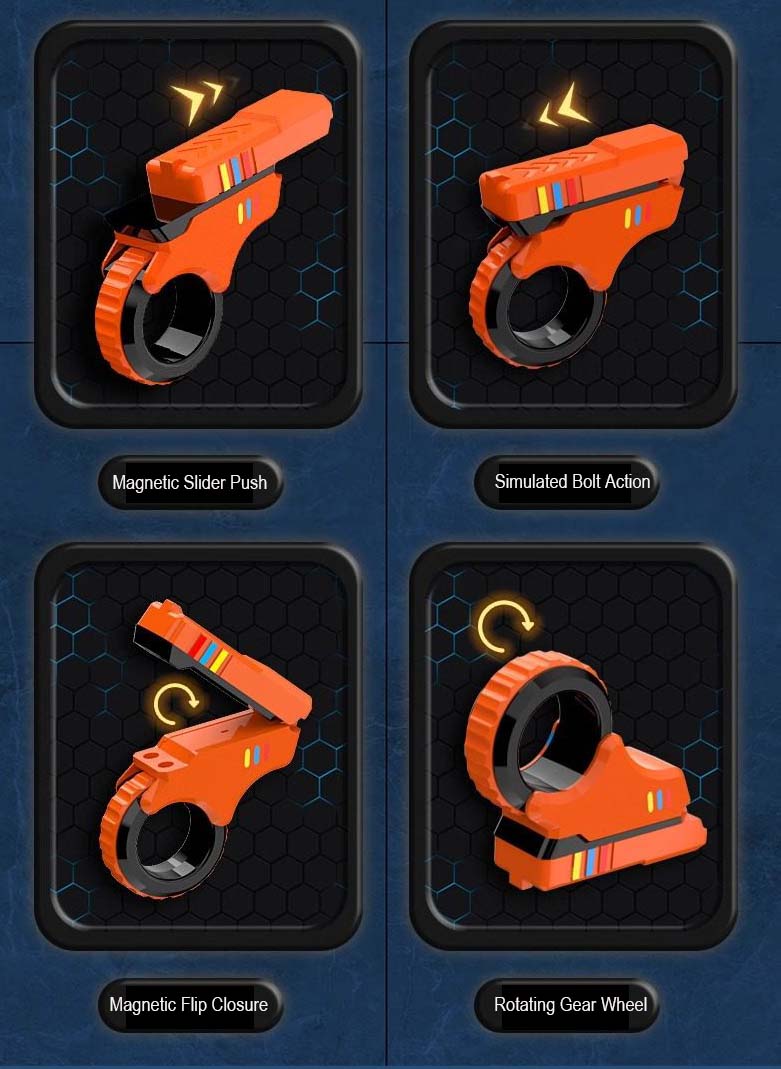Select the Rotating Gear Wheel label
Viewport: 781px width, 1069px height.
point(570,1004)
